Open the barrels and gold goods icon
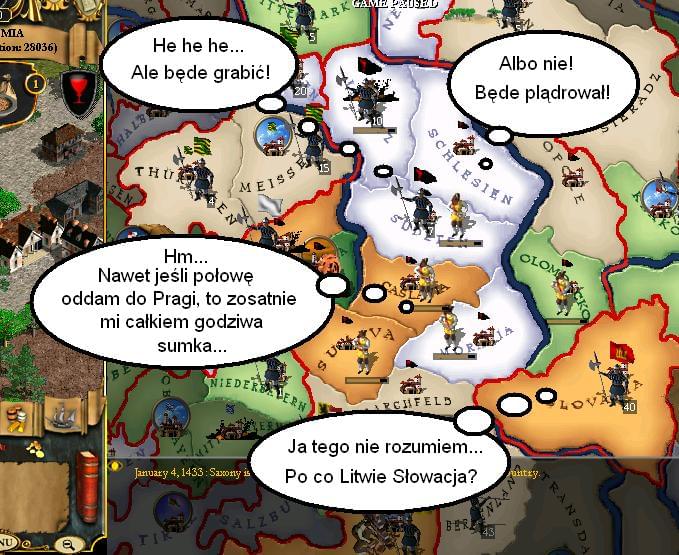 pos(18,417)
